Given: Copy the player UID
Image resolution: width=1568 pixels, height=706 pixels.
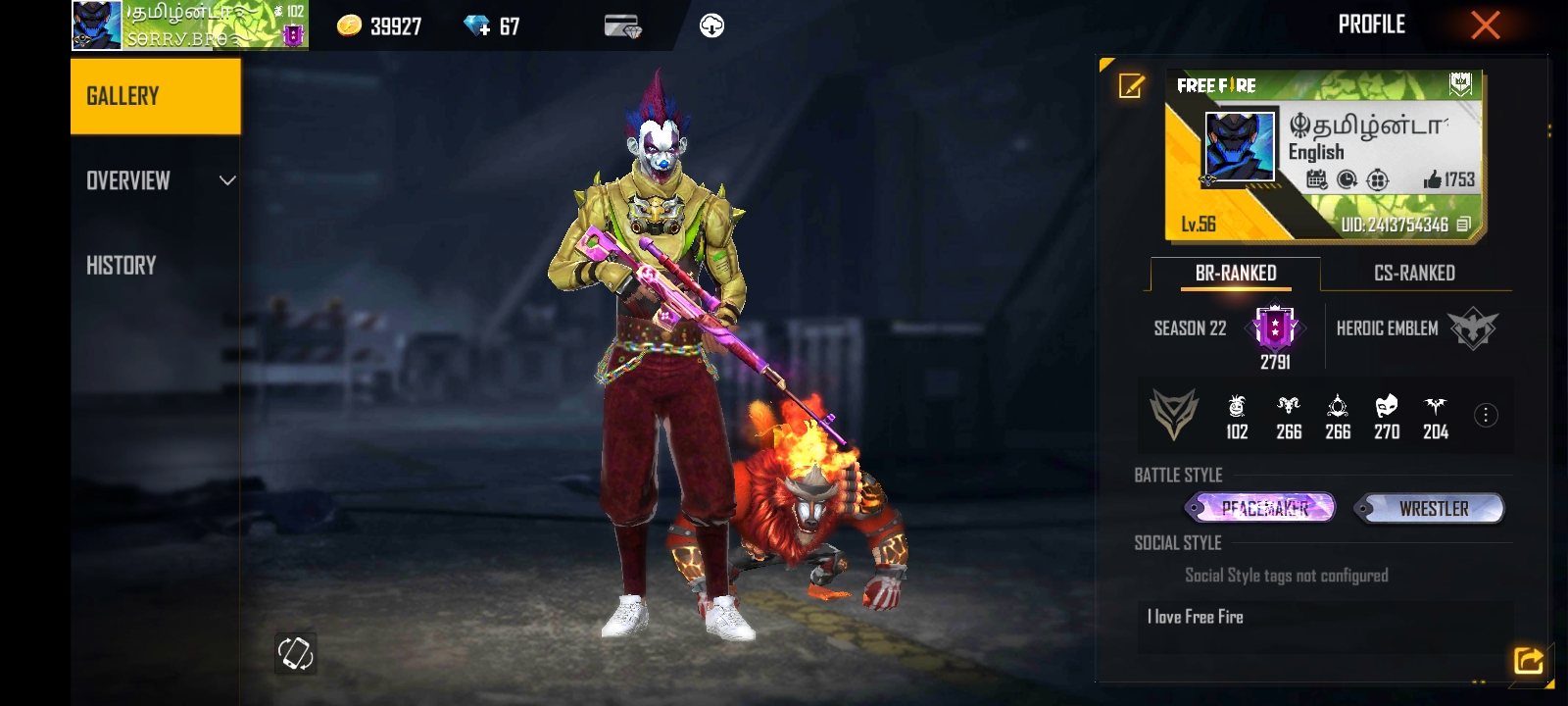Looking at the screenshot, I should point(1463,225).
